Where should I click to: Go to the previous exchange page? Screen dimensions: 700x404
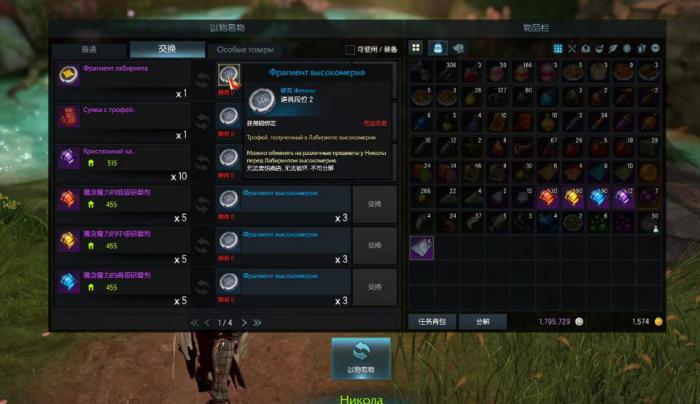(x=207, y=322)
